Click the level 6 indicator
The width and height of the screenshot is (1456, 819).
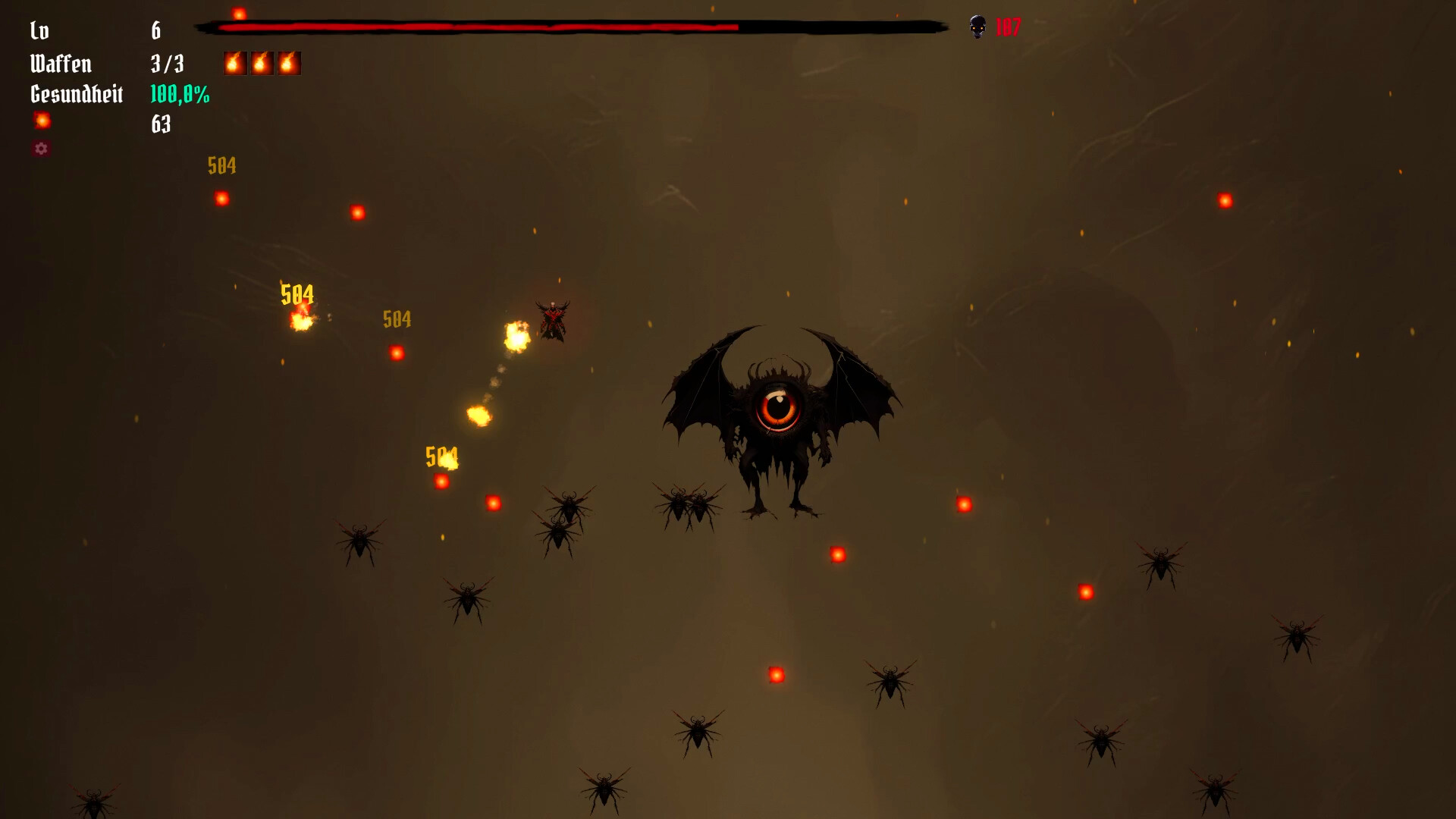pos(157,31)
